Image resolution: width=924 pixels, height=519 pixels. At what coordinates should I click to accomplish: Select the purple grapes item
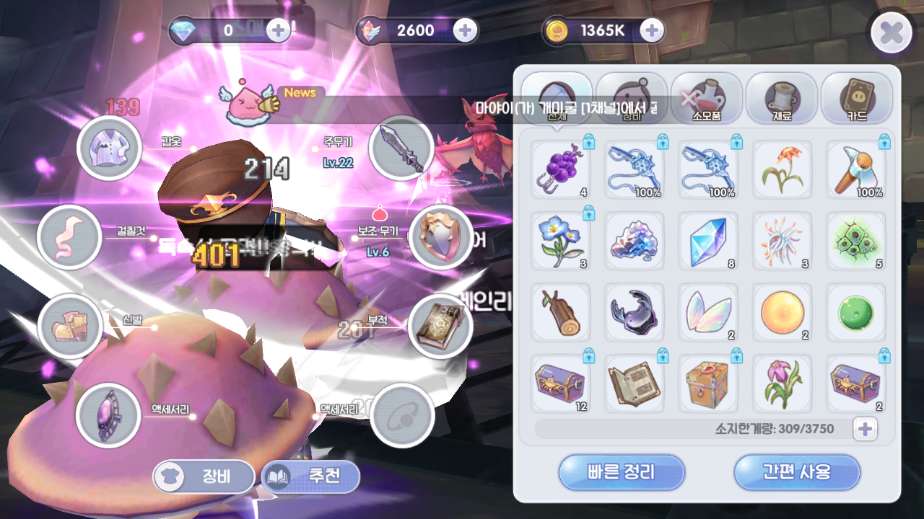(560, 166)
